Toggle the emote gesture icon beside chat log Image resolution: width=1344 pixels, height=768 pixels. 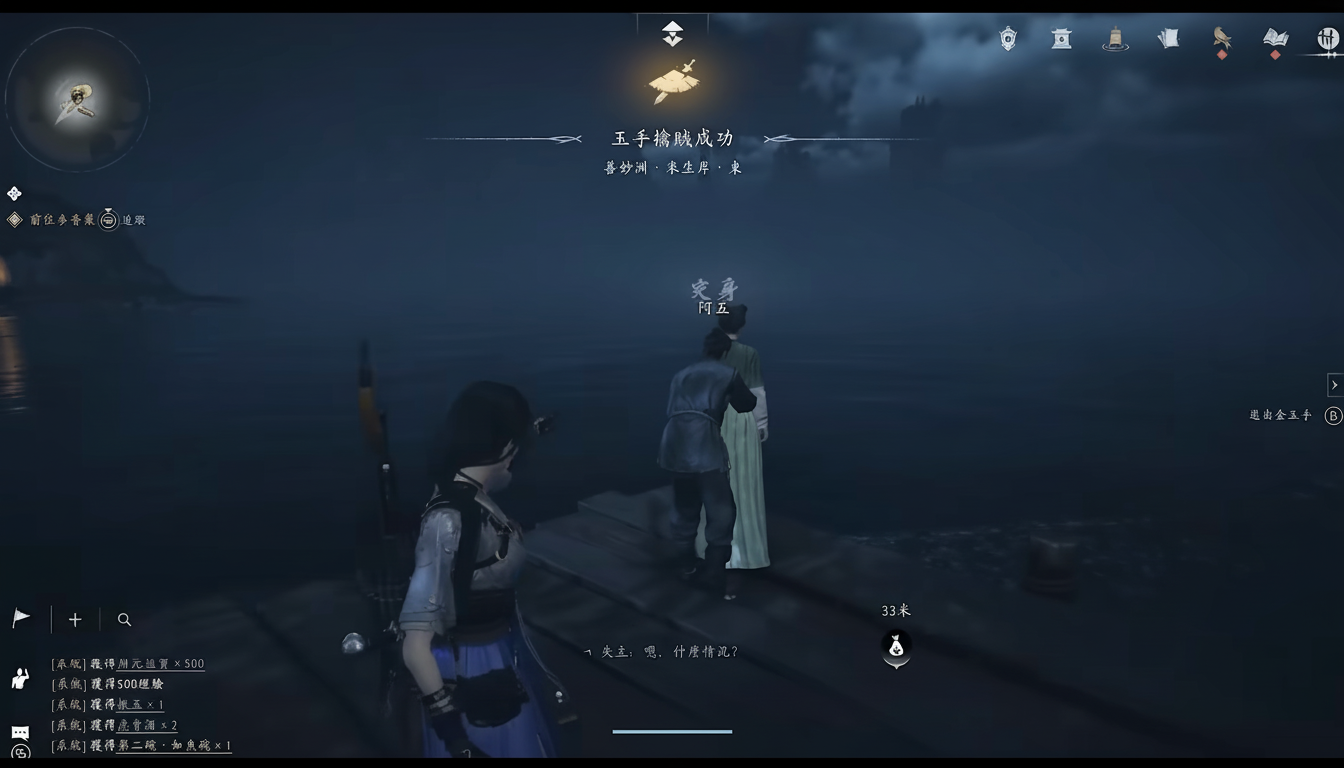coord(18,681)
